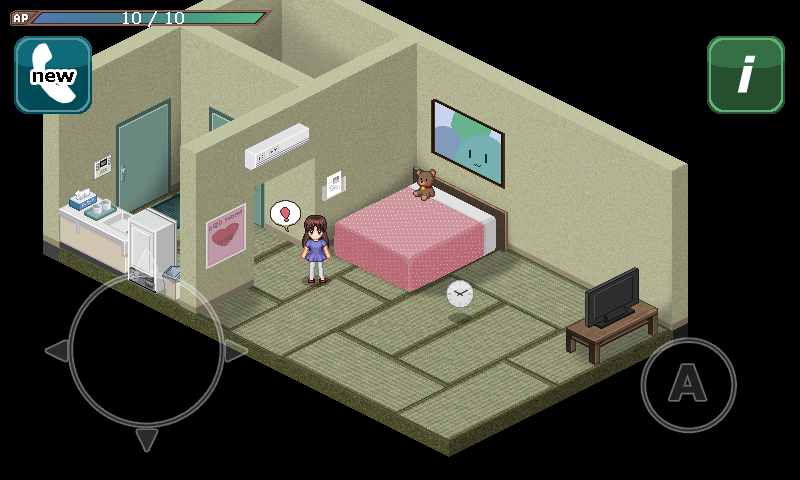This screenshot has width=800, height=480.
Task: Tap the round A action button
Action: [688, 384]
